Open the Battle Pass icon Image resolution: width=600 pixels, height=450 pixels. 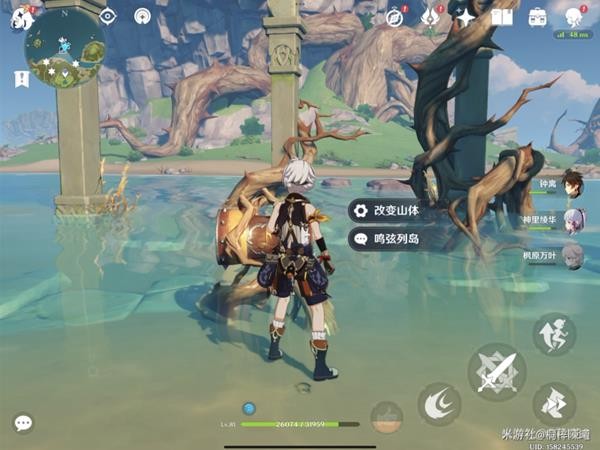pos(430,17)
